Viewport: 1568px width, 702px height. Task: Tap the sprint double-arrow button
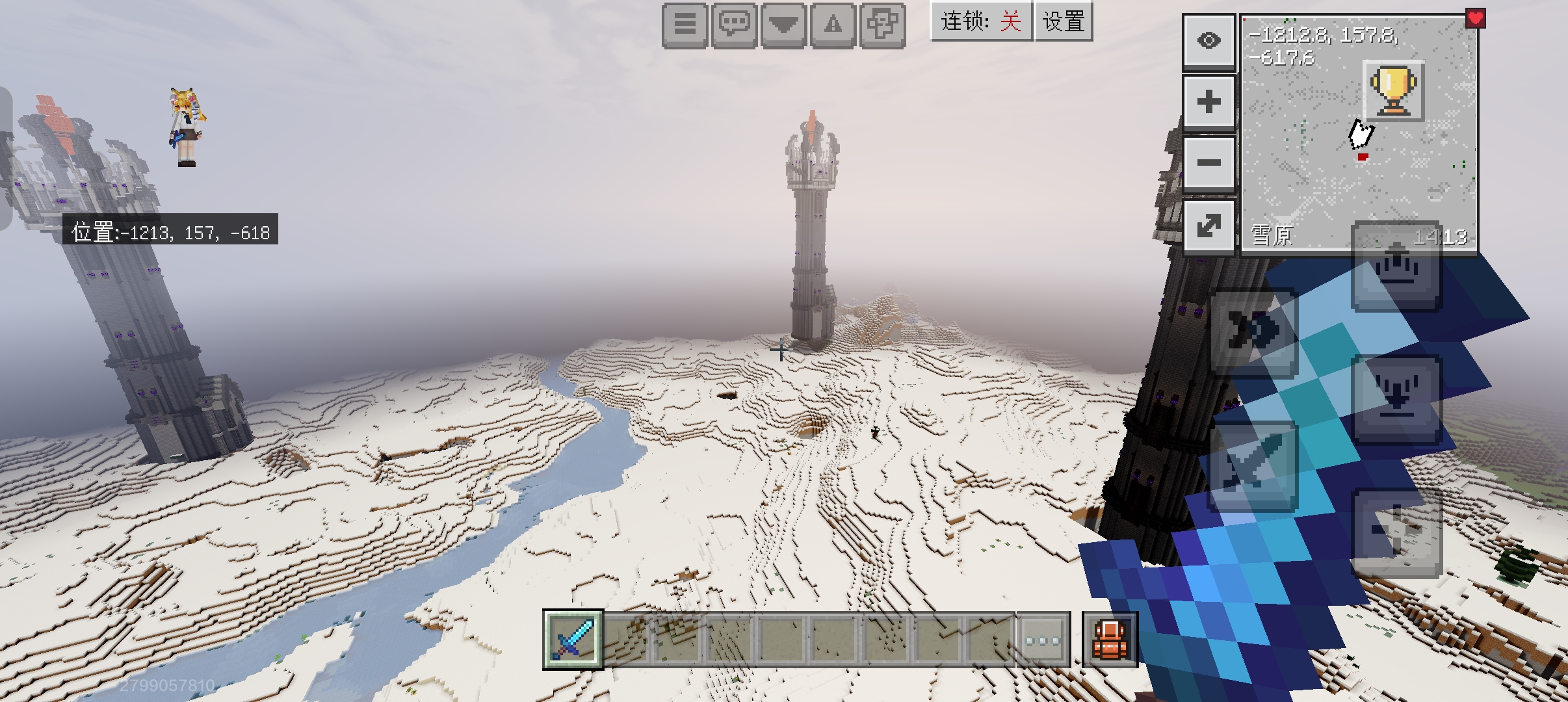coord(1253,333)
